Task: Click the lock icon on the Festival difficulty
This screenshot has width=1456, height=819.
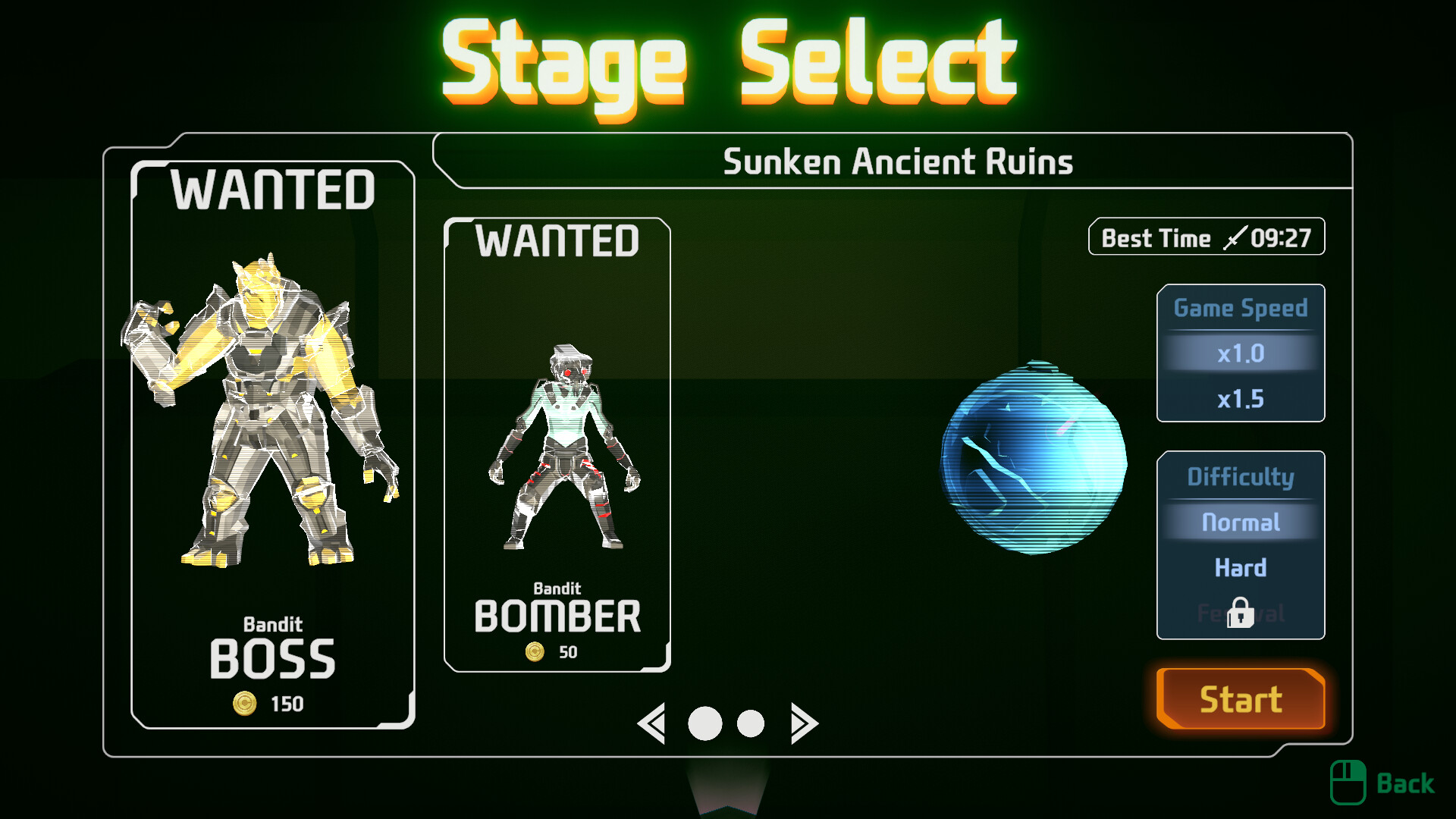Action: pyautogui.click(x=1239, y=613)
